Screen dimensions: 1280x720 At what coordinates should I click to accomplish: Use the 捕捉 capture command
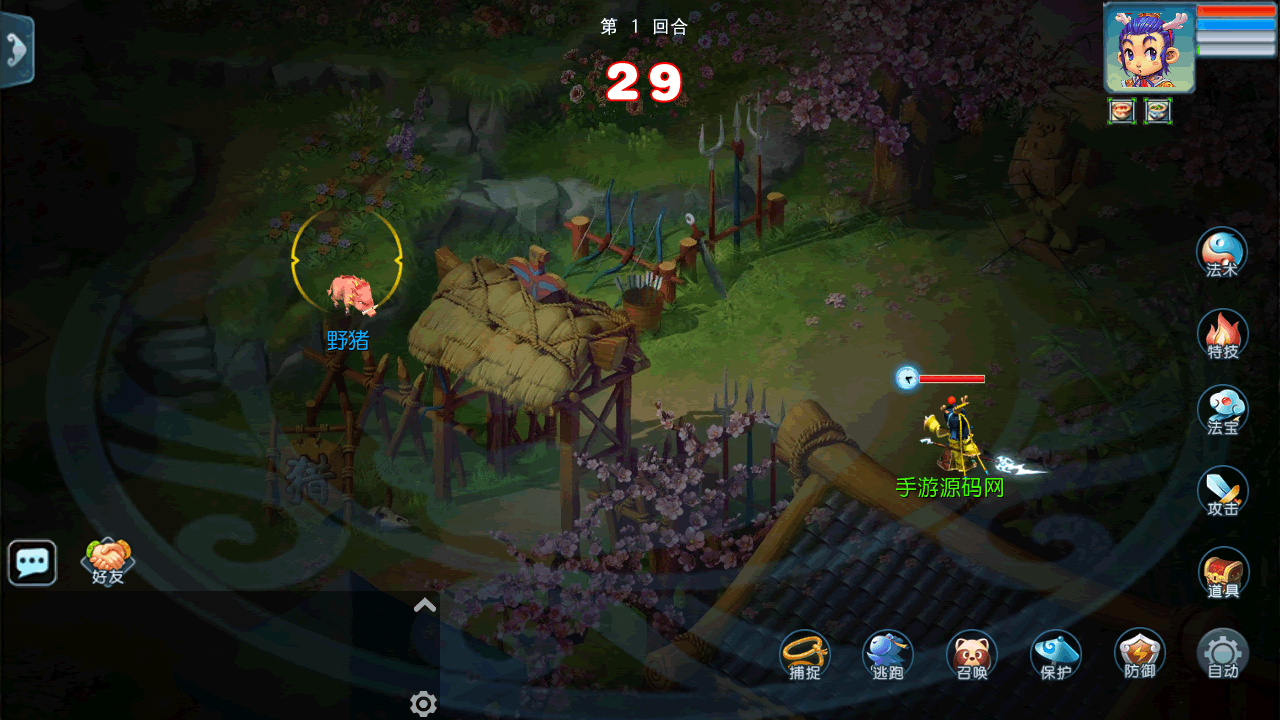(x=805, y=655)
